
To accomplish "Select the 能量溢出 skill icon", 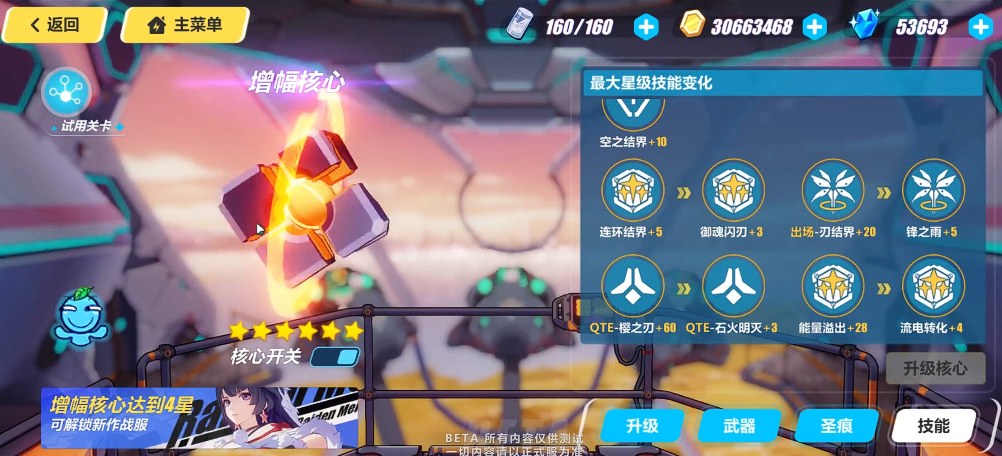I will (833, 286).
